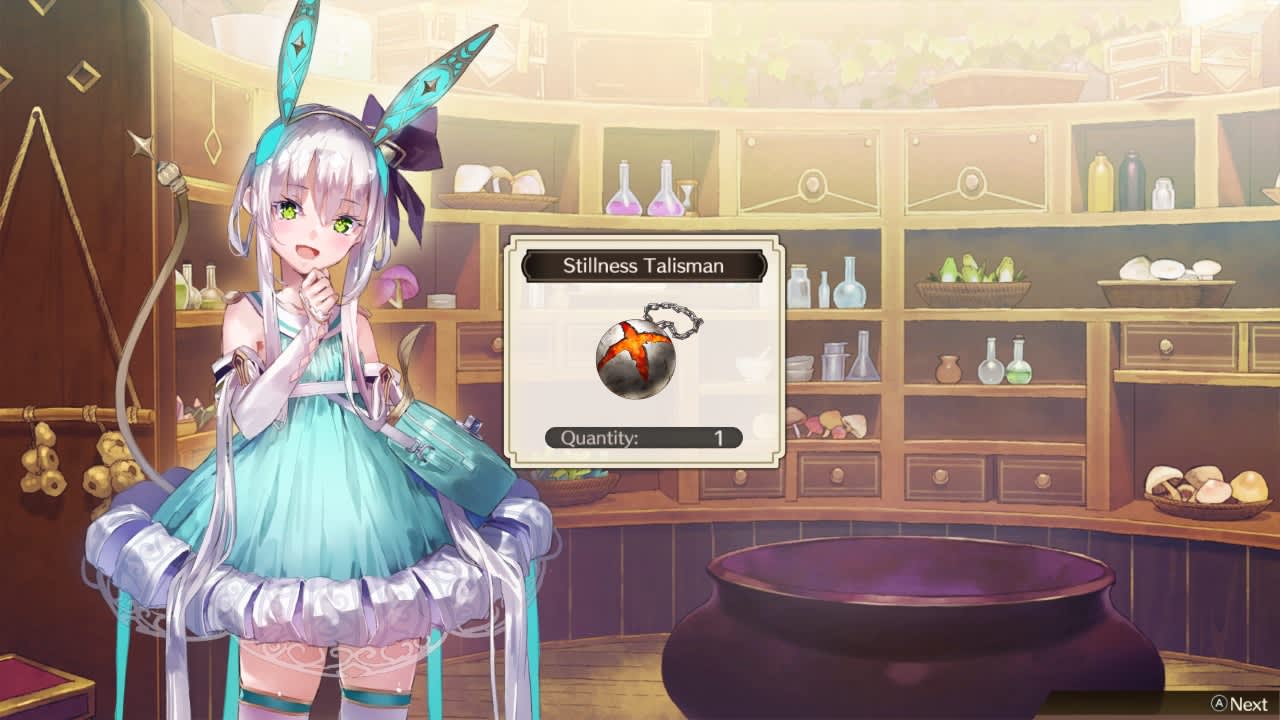Open the Stillness Talisman title banner

[645, 266]
